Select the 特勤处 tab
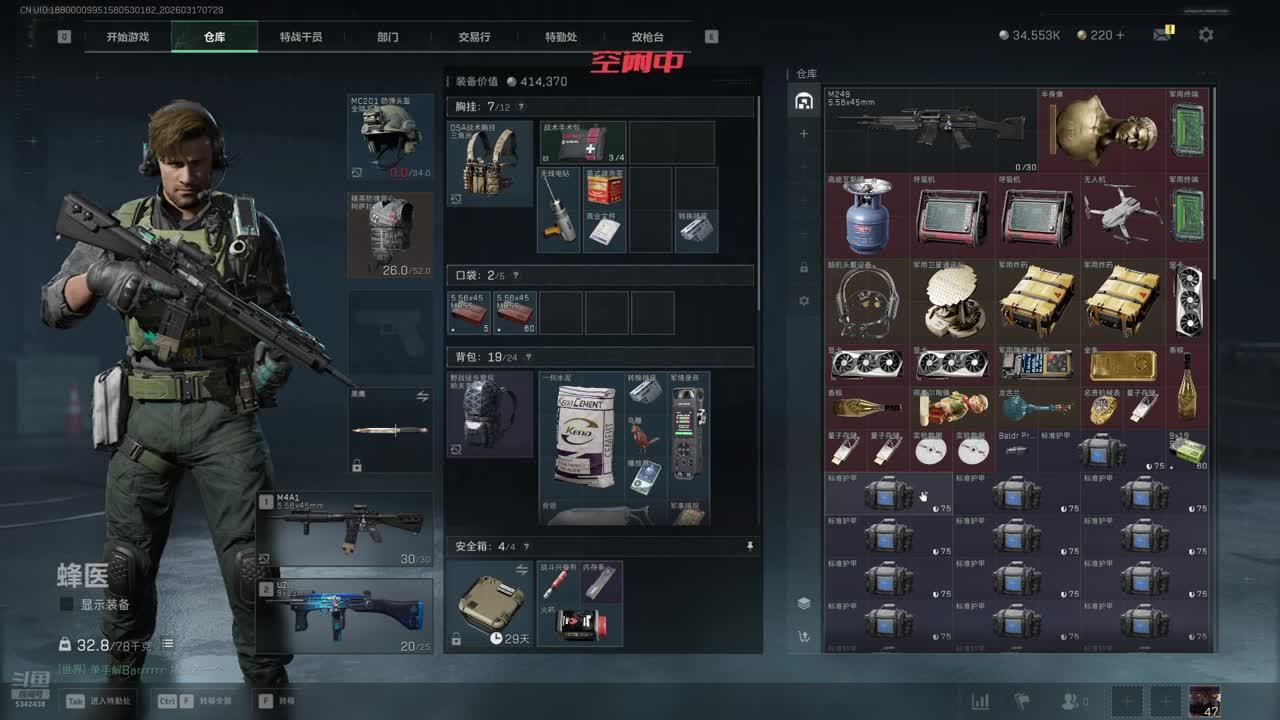 [x=561, y=37]
